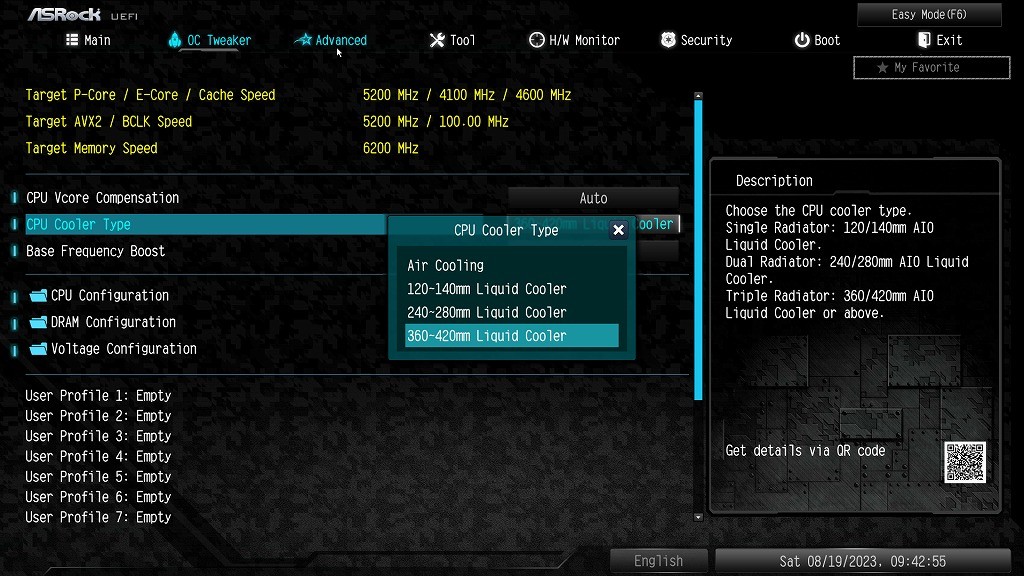Go to the Advanced tab

pyautogui.click(x=331, y=40)
